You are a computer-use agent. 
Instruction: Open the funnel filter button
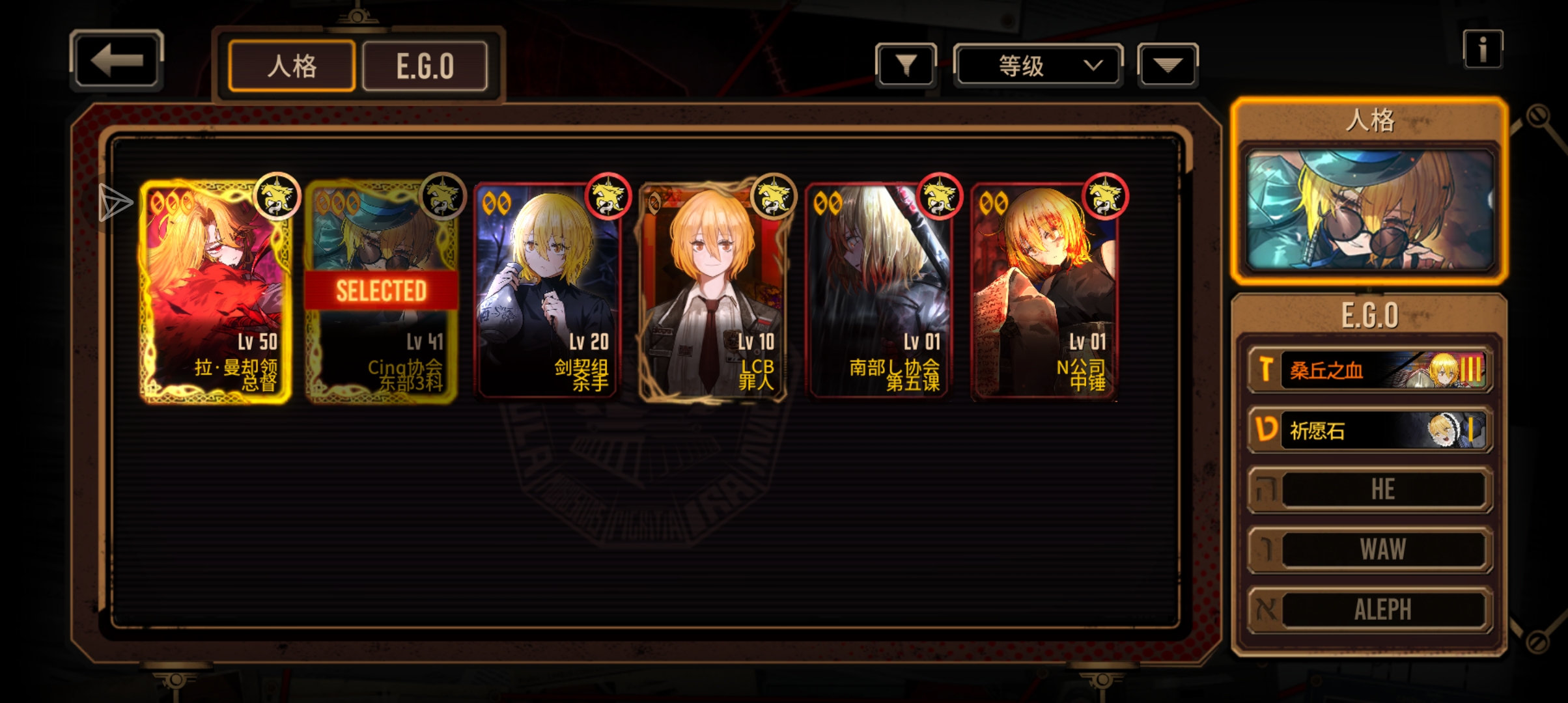coord(906,64)
